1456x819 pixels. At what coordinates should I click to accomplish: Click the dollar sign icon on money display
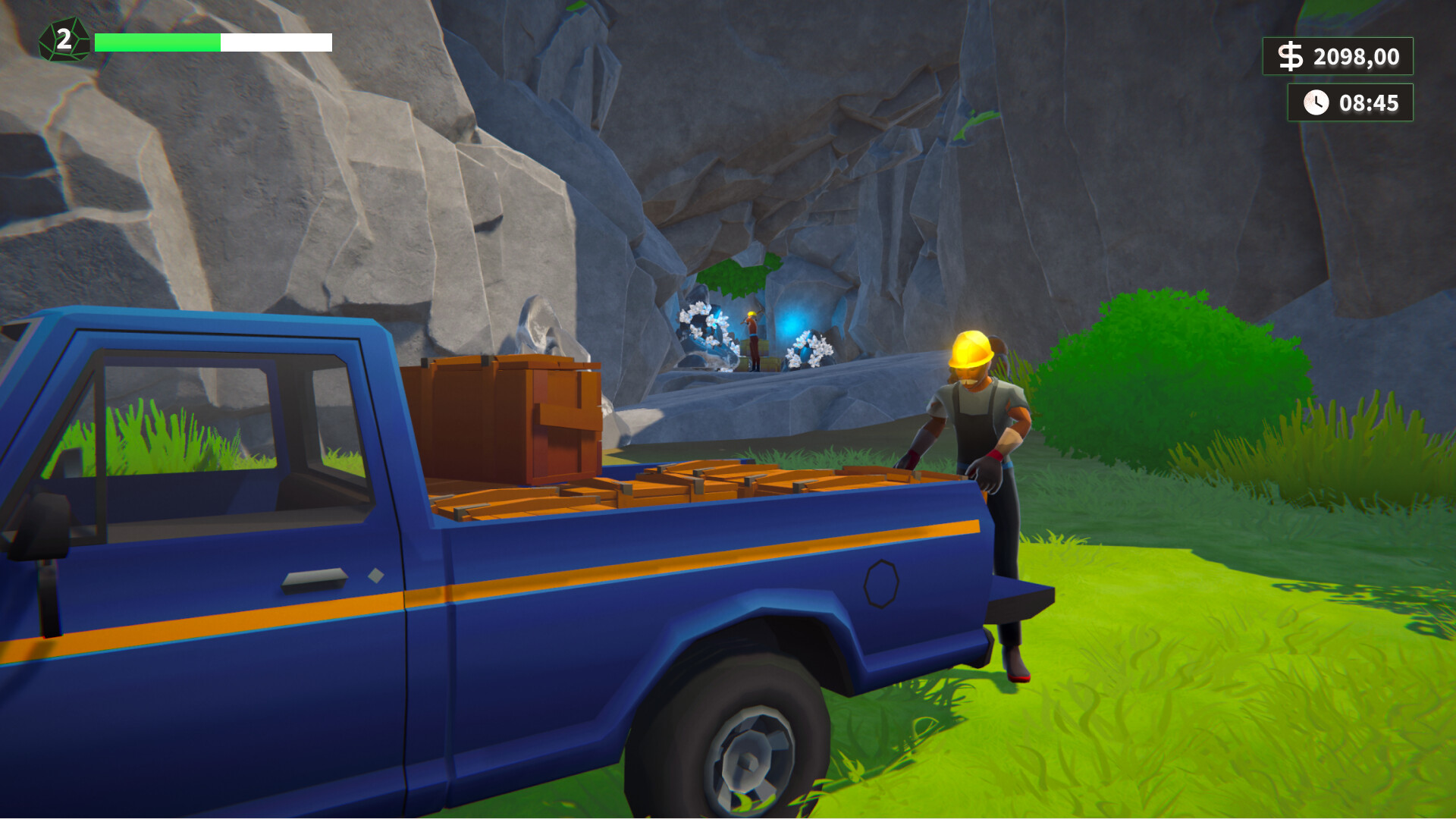coord(1291,56)
